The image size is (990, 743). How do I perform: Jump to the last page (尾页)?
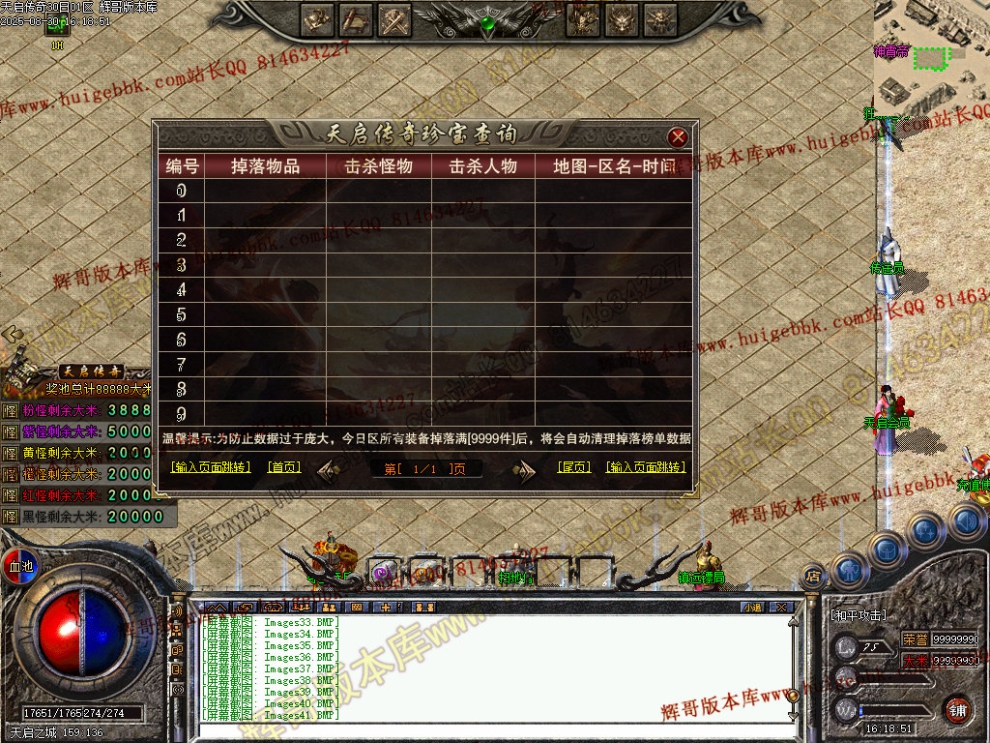pyautogui.click(x=574, y=467)
